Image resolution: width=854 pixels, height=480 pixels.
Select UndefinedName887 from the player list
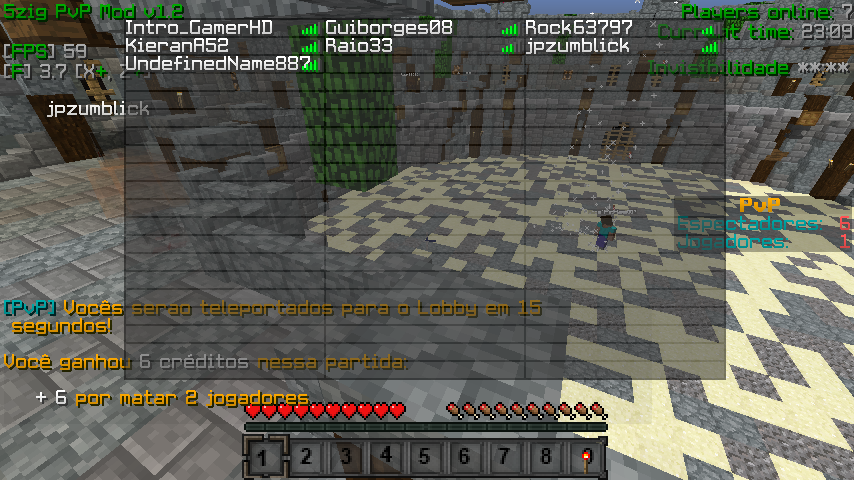[218, 64]
